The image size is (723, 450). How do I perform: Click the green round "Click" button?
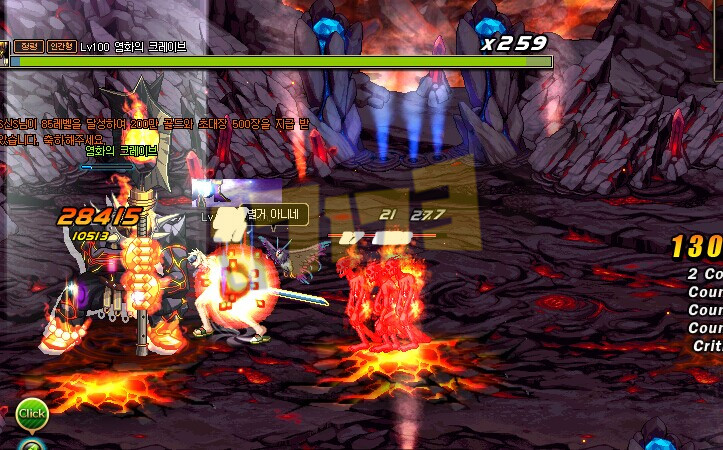(x=31, y=413)
